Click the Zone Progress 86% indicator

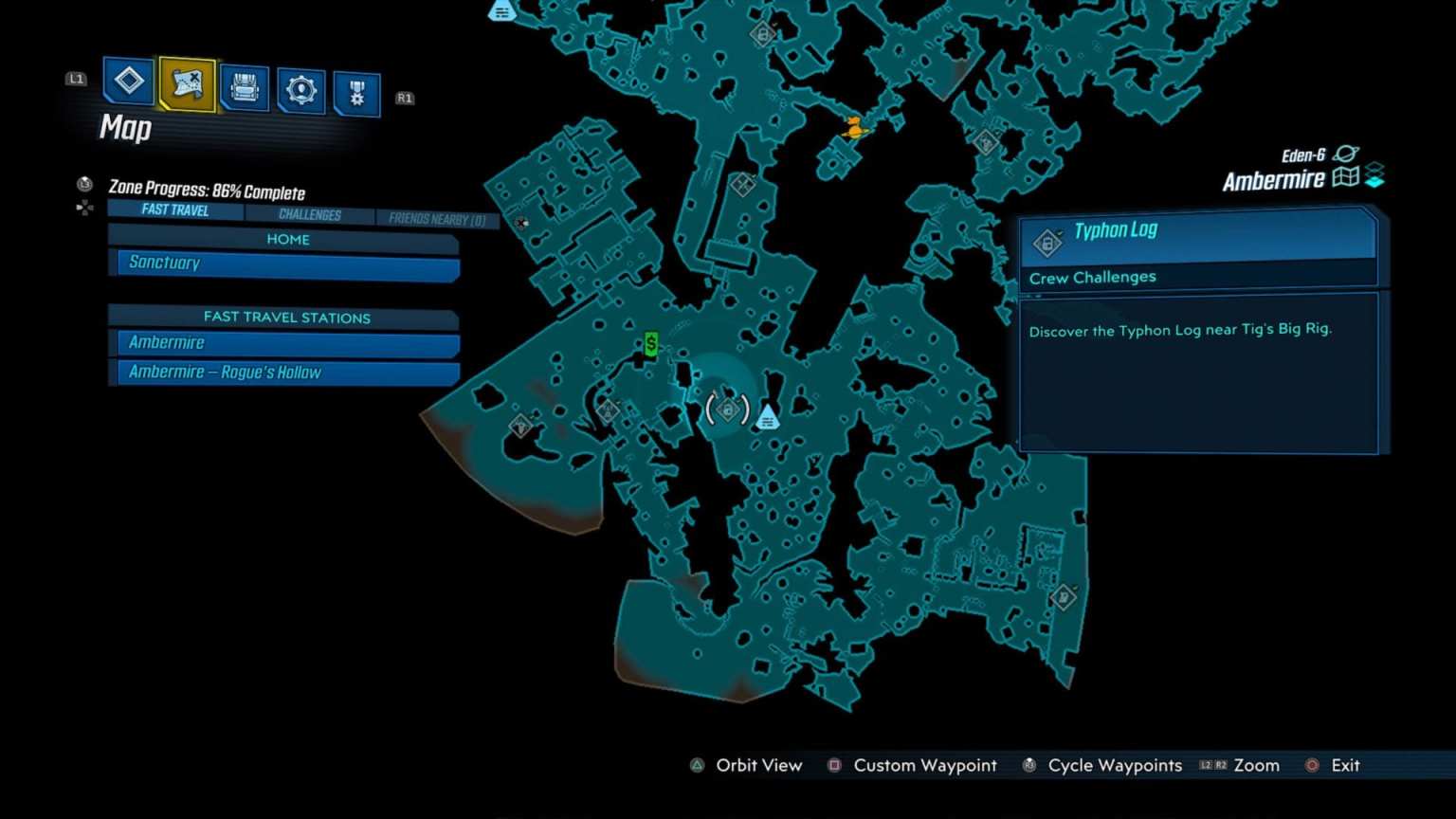point(208,191)
